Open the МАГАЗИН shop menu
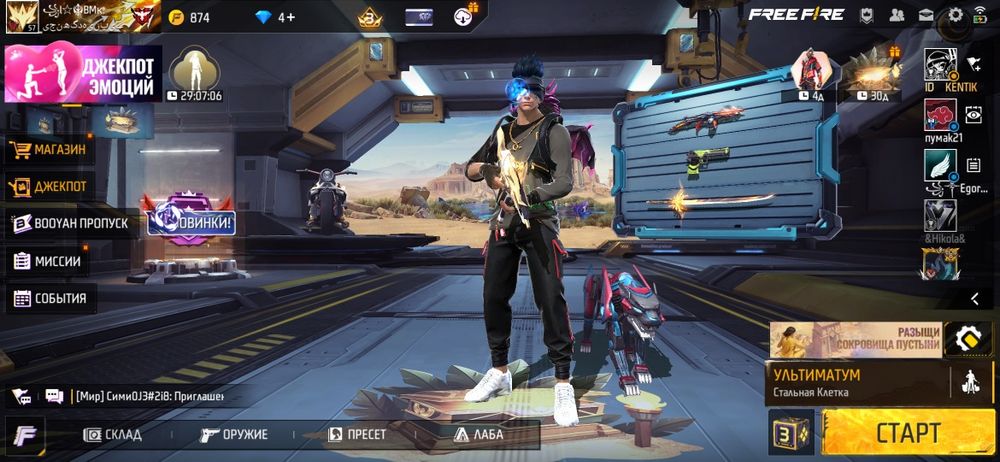This screenshot has height=462, width=1000. pyautogui.click(x=48, y=150)
